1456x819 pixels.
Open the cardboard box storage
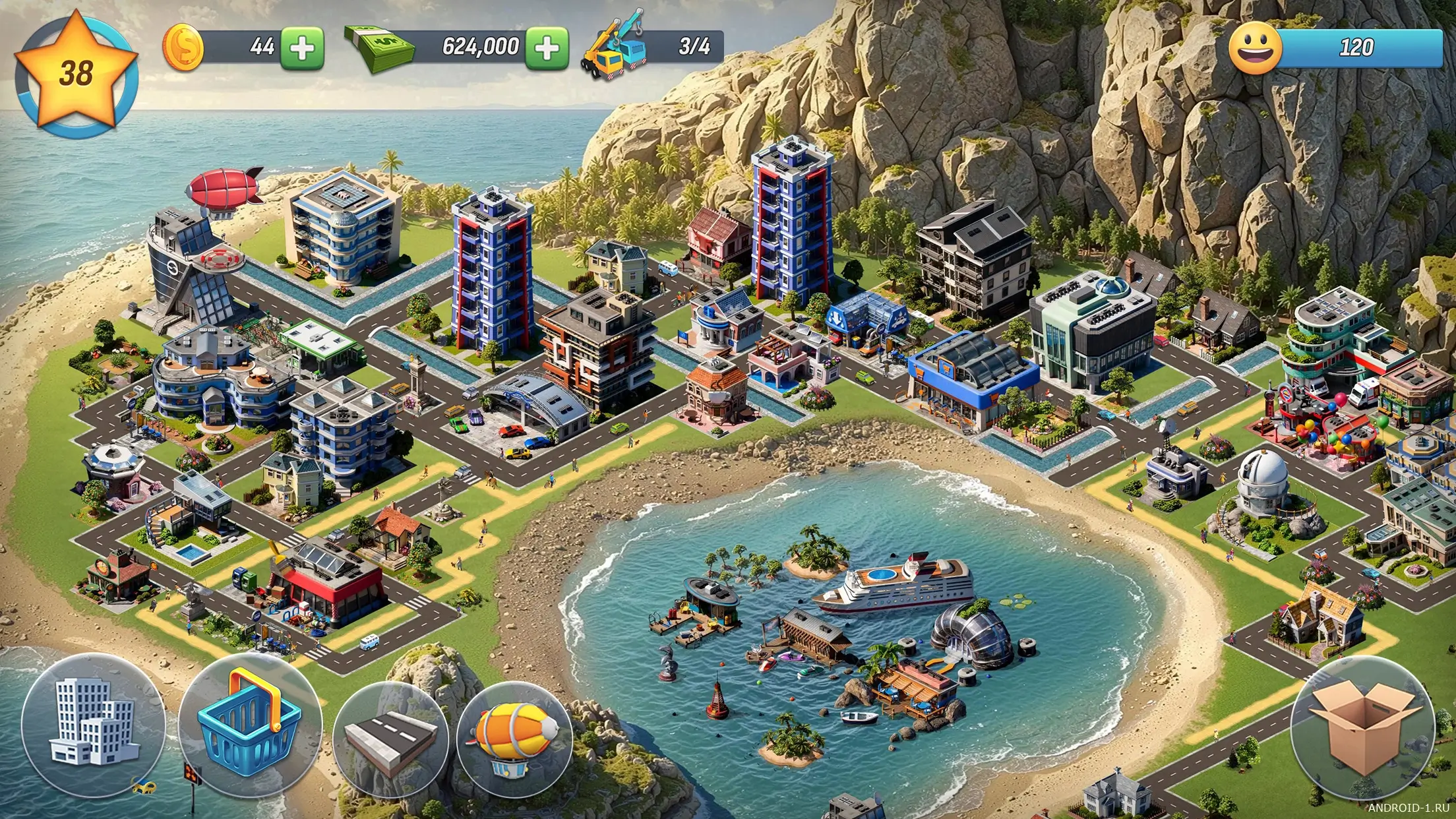tap(1362, 728)
